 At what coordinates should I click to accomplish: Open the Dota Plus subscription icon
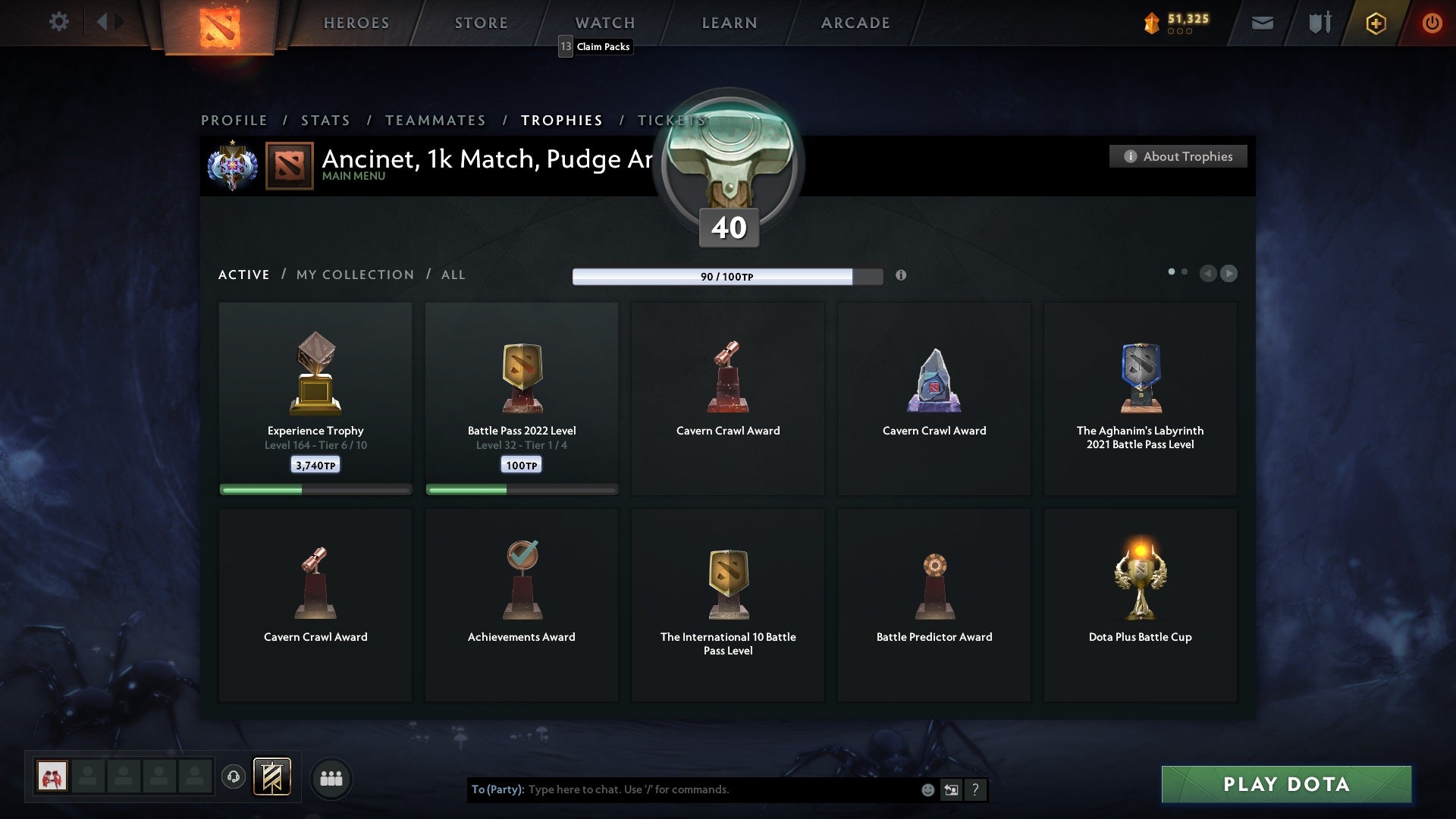click(x=1375, y=23)
